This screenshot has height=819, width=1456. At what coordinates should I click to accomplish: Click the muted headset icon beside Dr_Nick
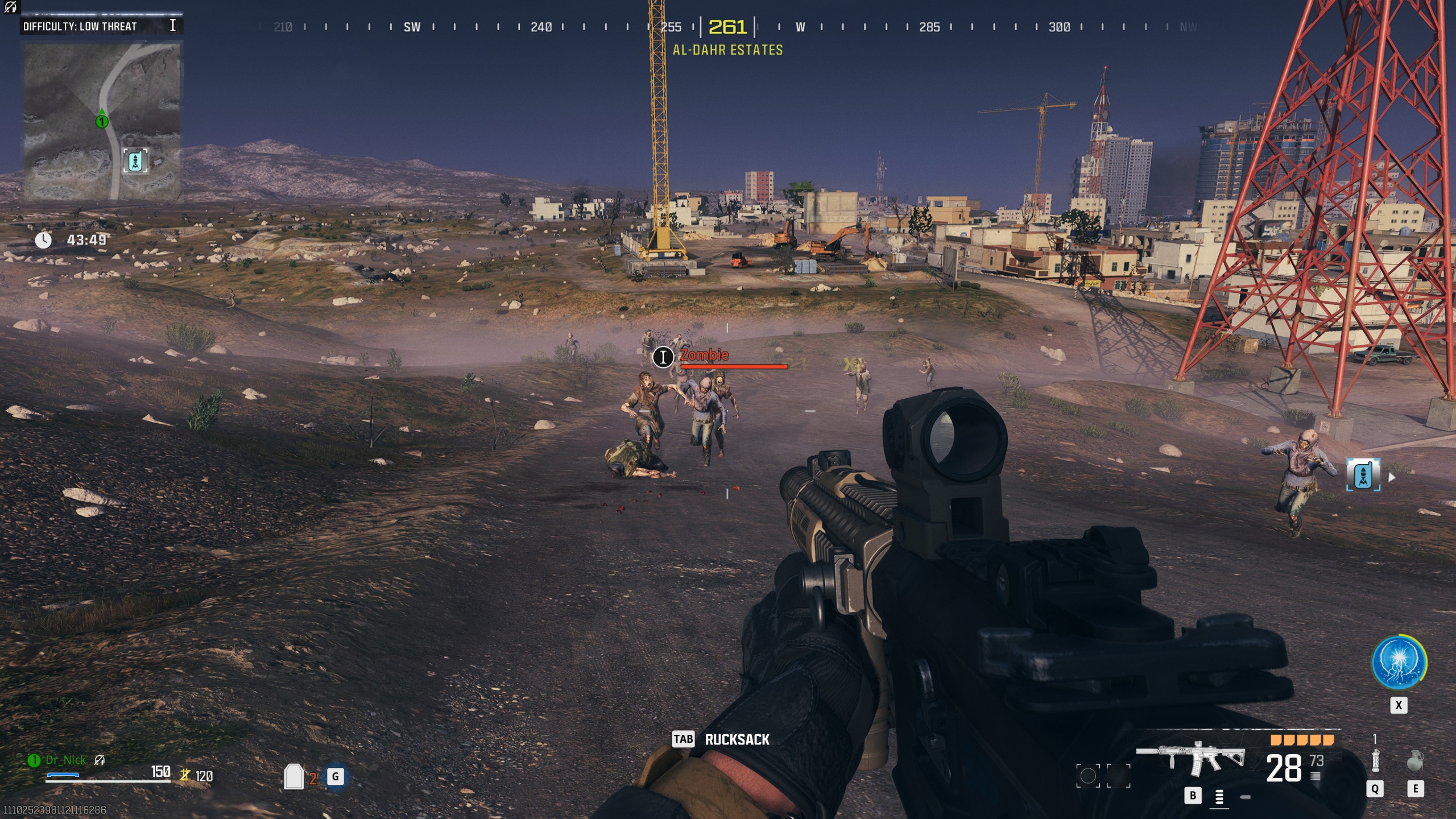click(x=100, y=760)
